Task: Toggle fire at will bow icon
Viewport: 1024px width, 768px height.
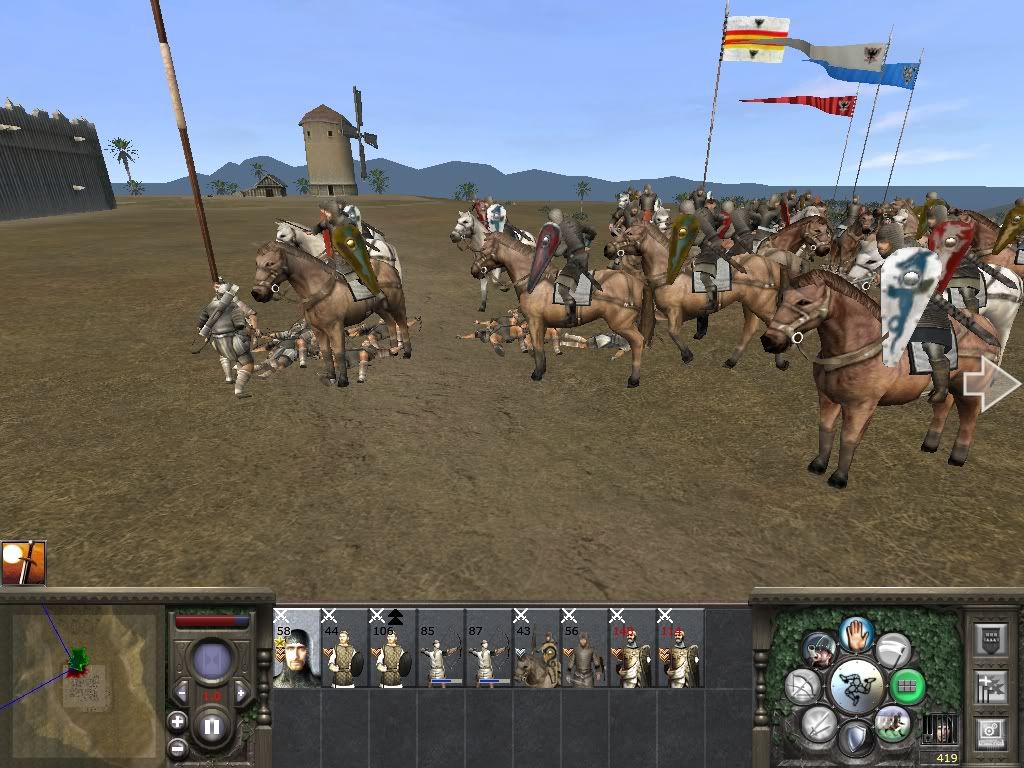Action: [x=802, y=686]
